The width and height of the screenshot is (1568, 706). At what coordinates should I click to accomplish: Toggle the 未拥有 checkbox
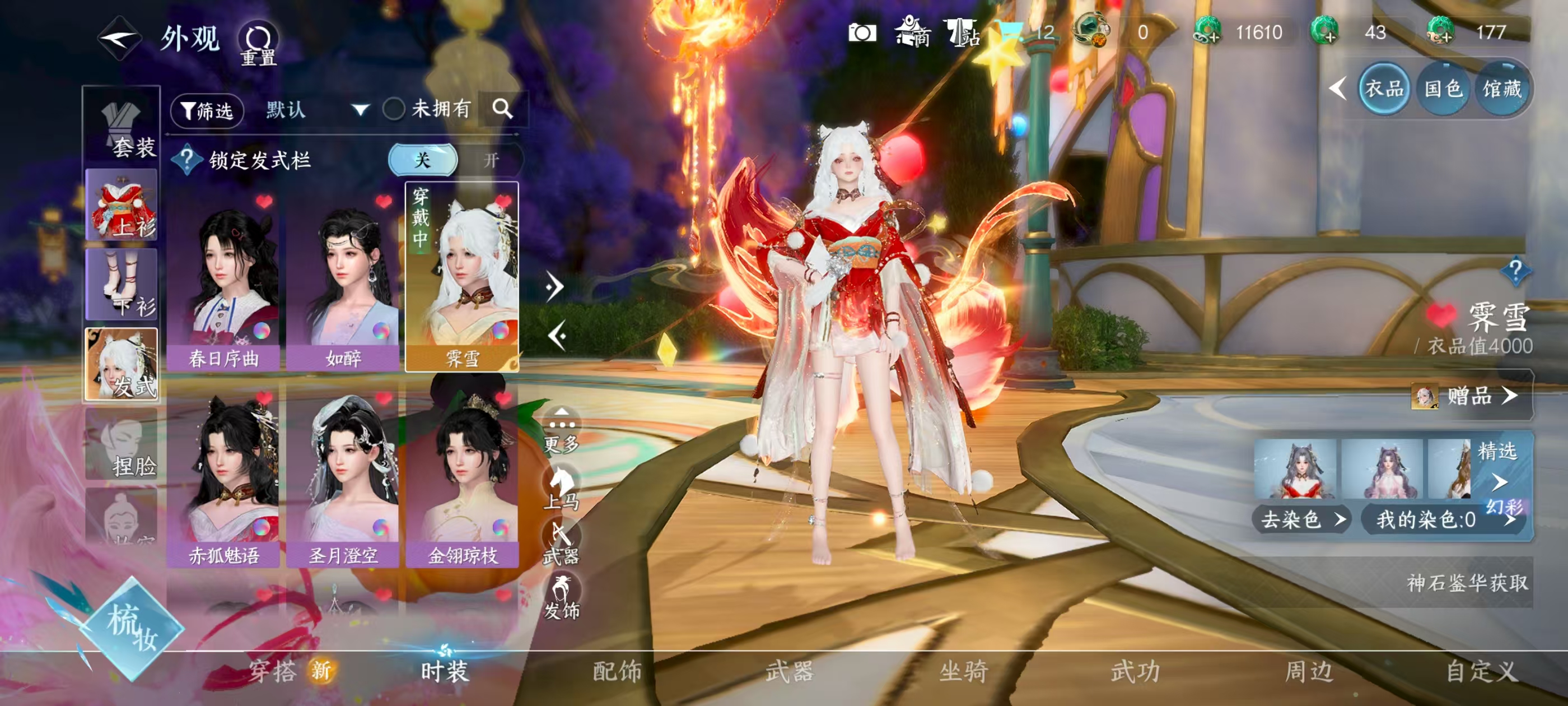(394, 110)
